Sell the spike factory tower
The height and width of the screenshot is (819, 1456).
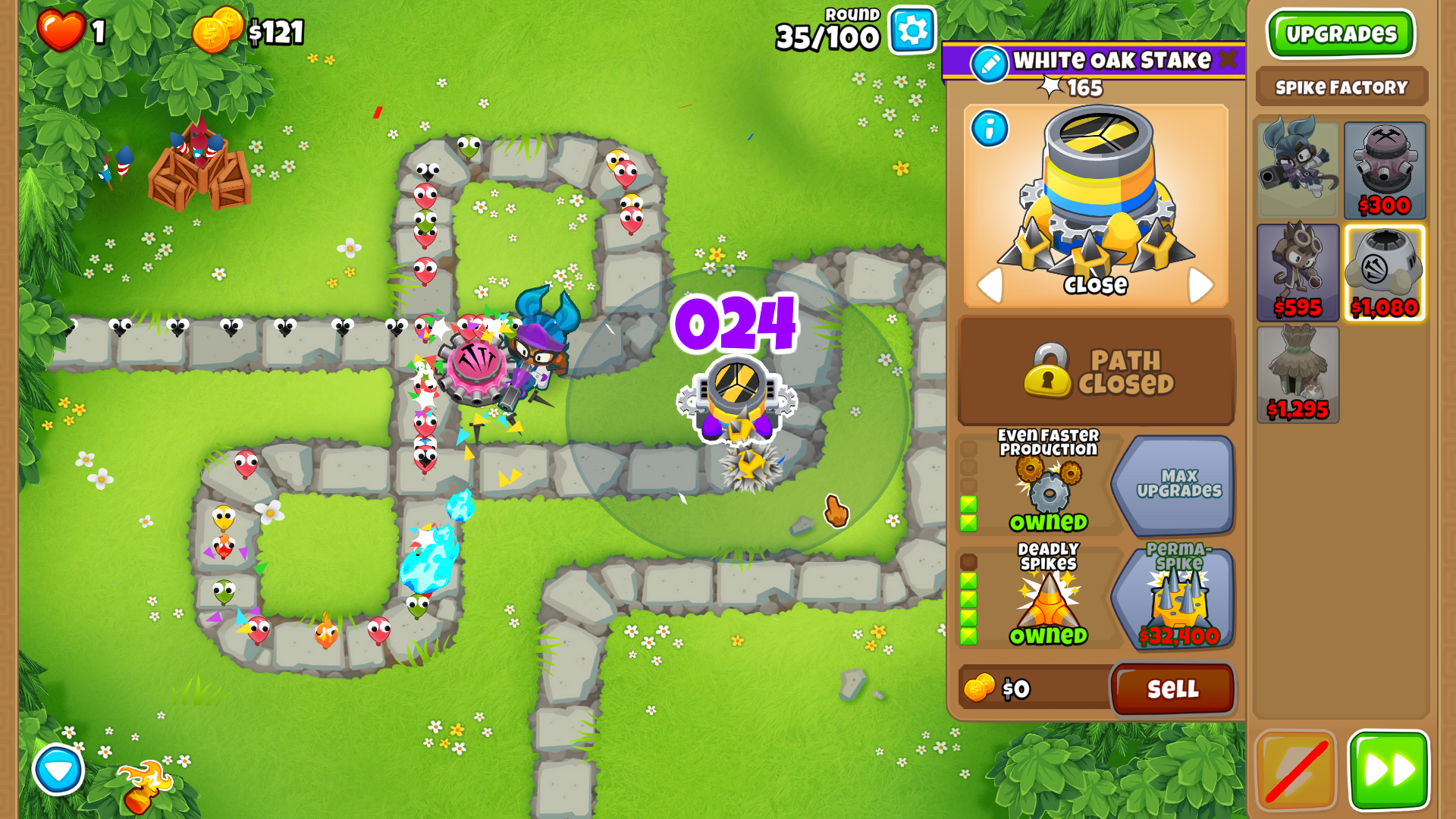point(1172,689)
